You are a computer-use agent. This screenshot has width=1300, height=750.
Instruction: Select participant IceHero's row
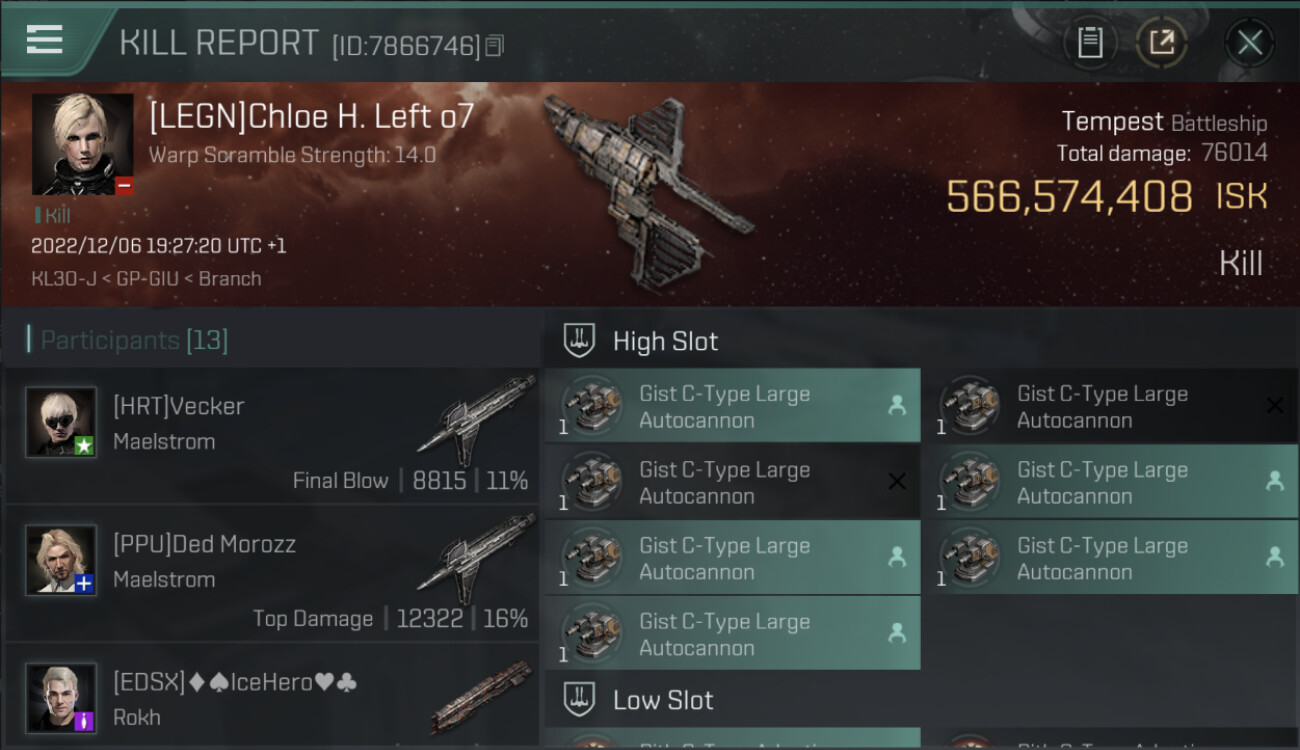(272, 698)
